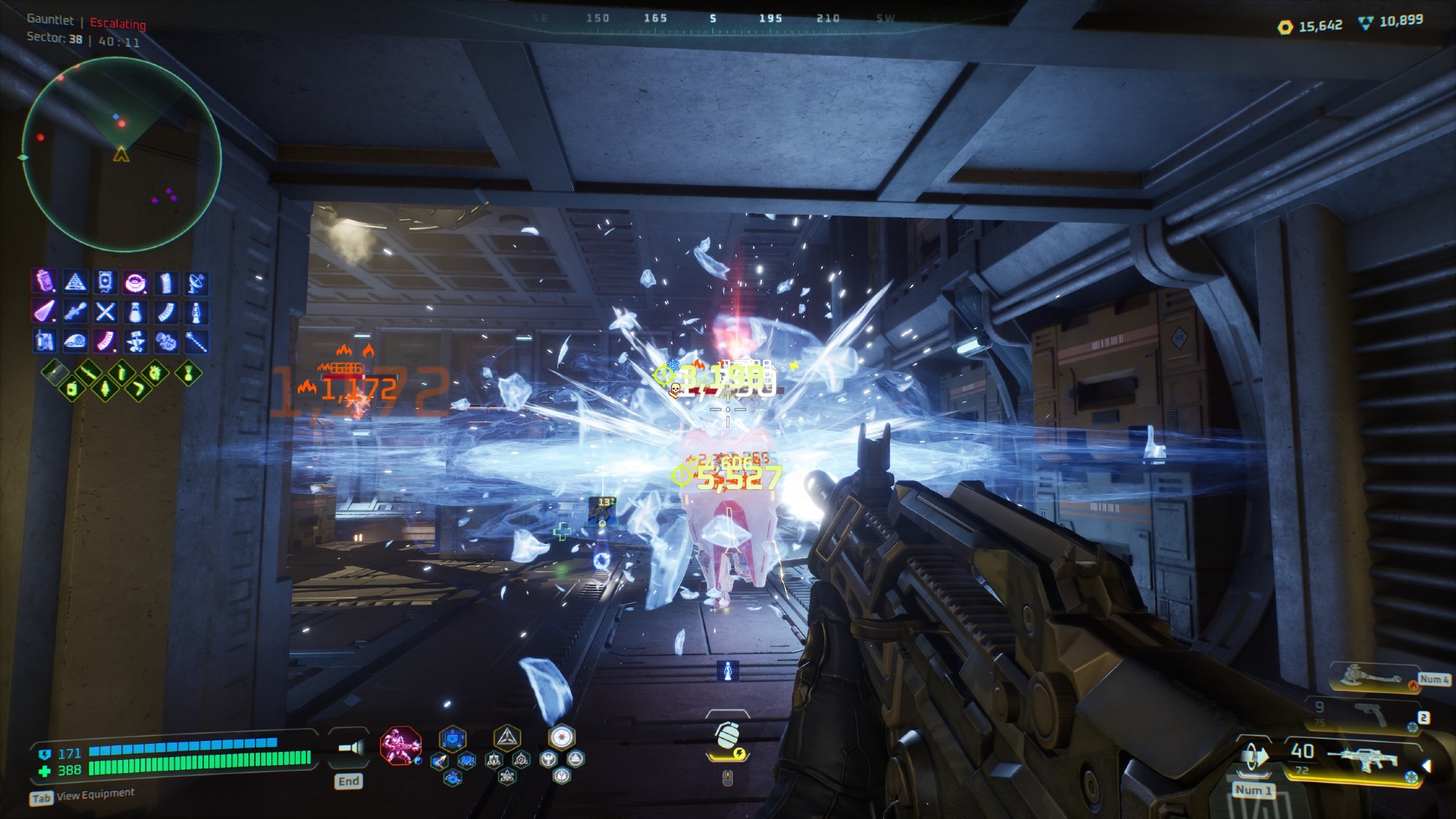Select the sniper rifle perk icon
The width and height of the screenshot is (1456, 819).
75,312
